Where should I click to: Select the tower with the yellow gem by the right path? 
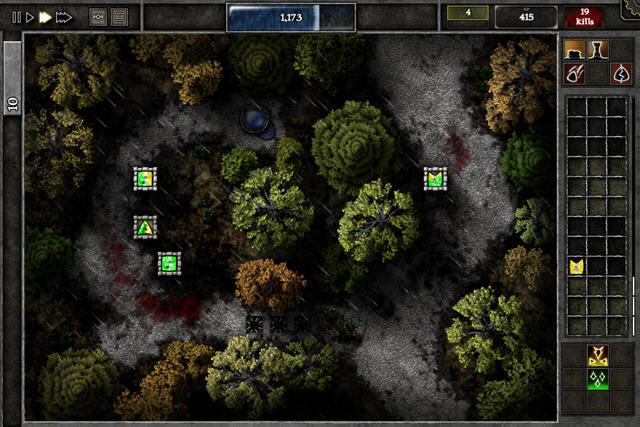[x=435, y=179]
